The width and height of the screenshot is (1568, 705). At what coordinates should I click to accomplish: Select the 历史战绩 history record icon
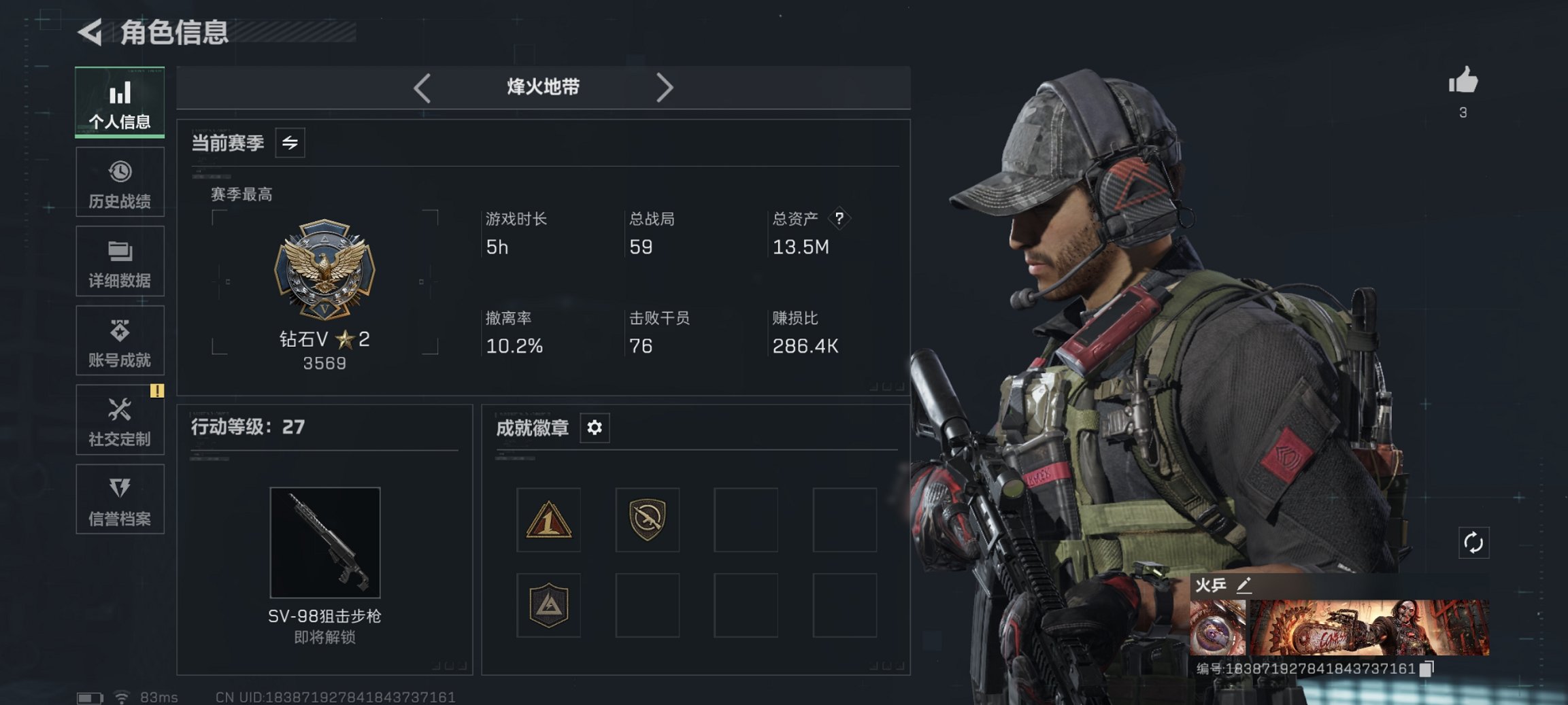[120, 182]
